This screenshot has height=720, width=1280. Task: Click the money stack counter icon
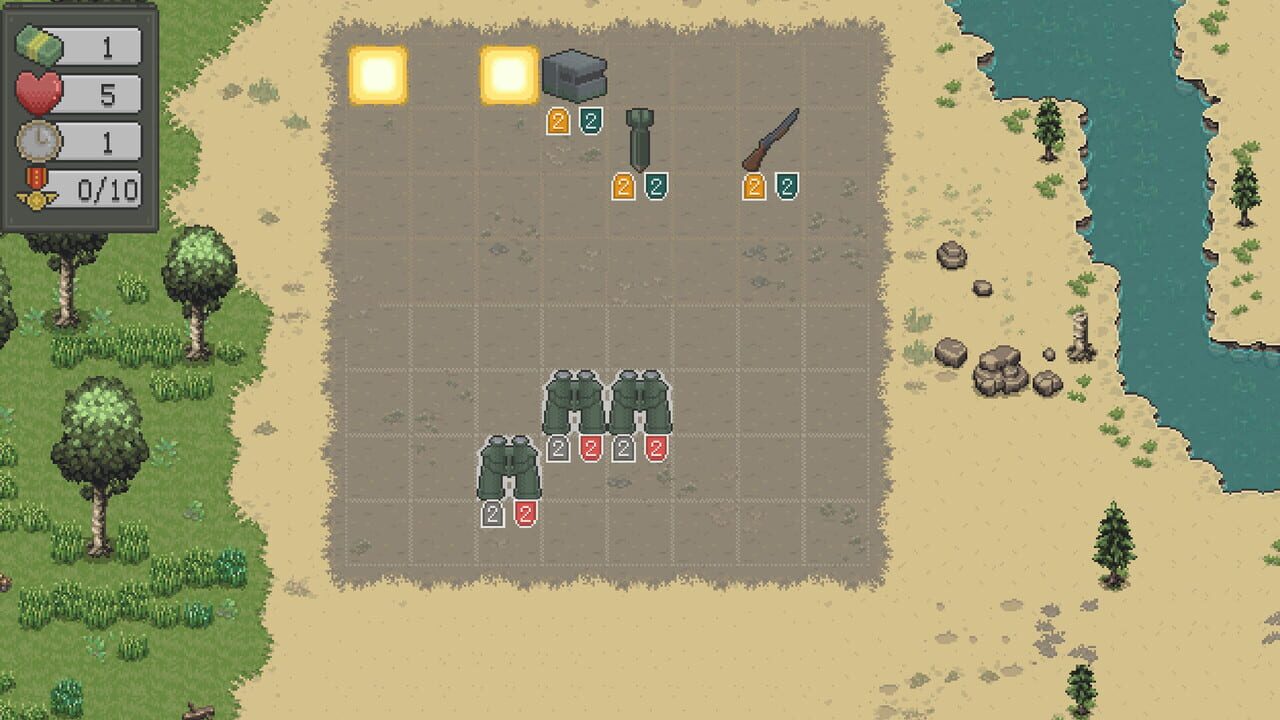(40, 46)
